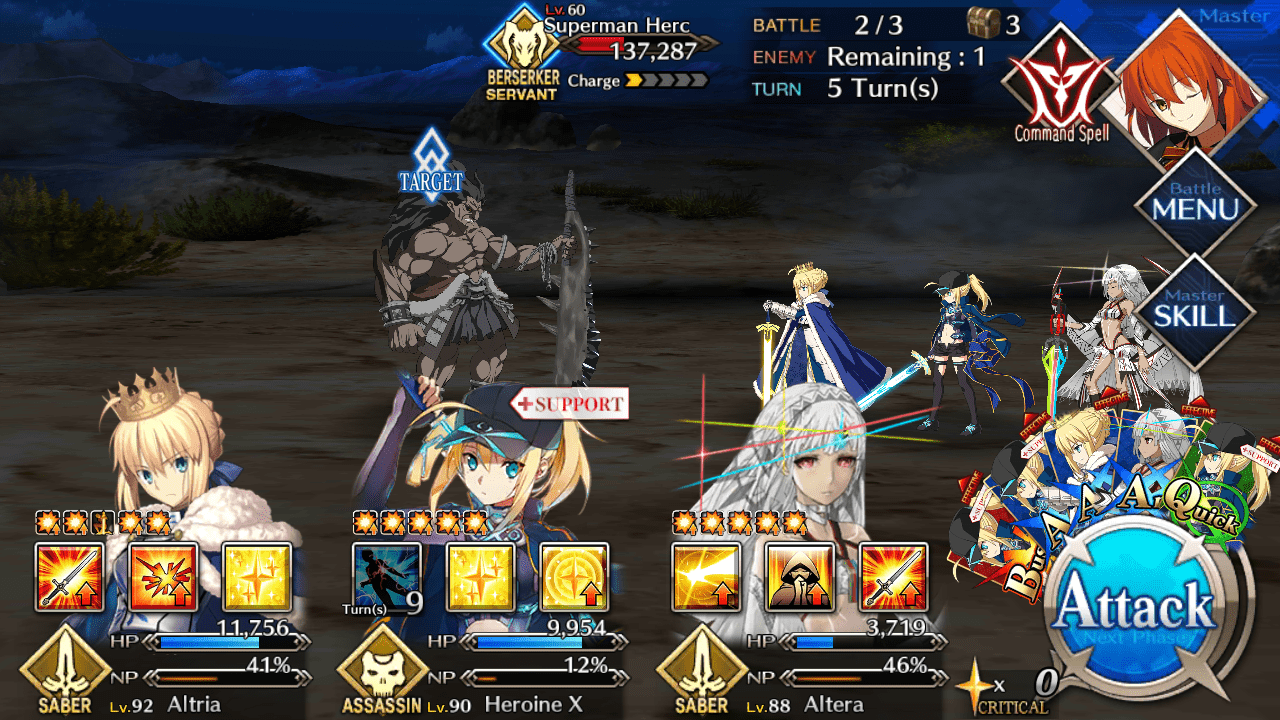Activate Altria's golden sparkle skill

pyautogui.click(x=257, y=577)
